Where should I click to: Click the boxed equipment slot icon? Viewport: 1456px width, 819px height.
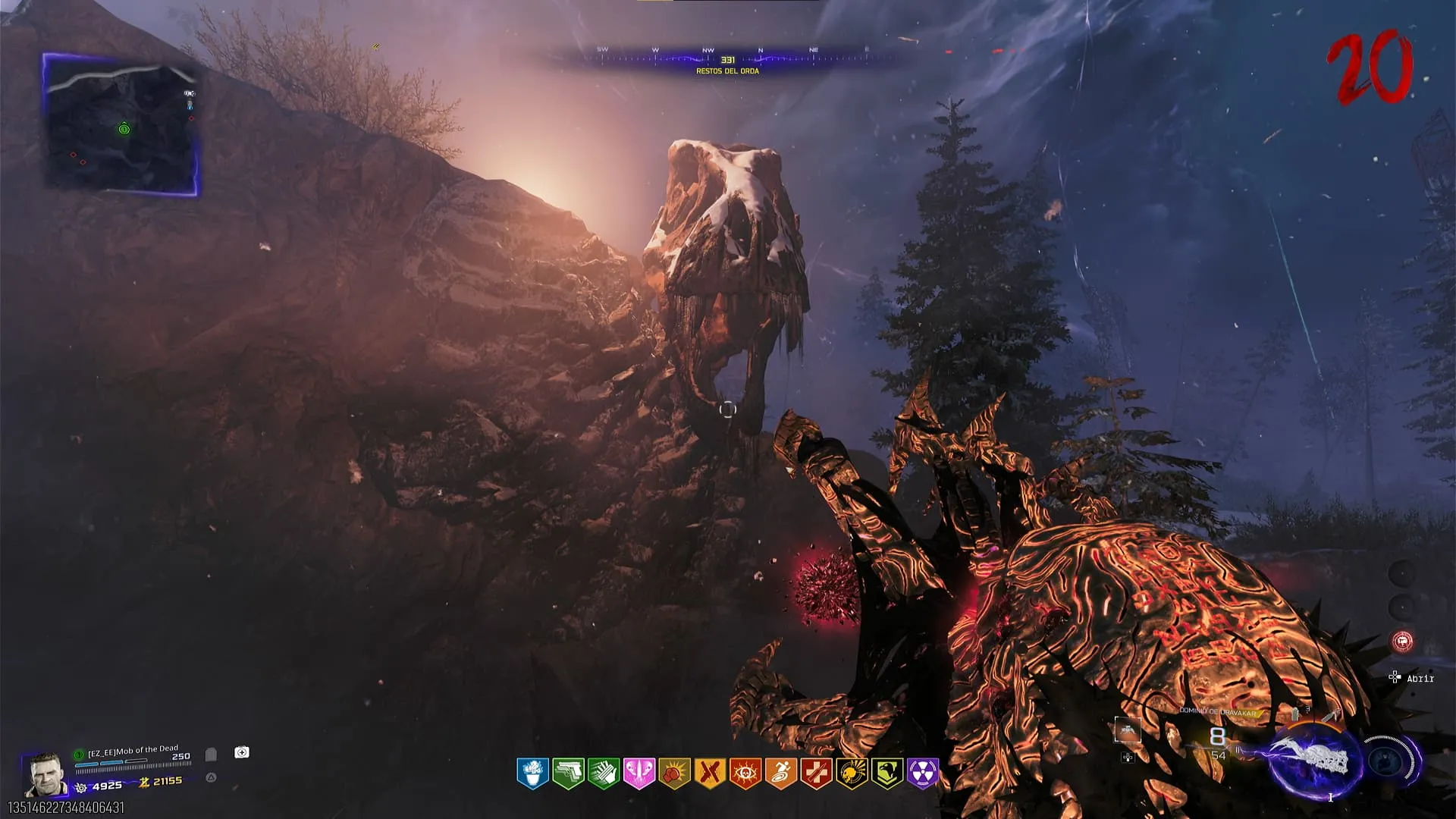pos(1127,730)
